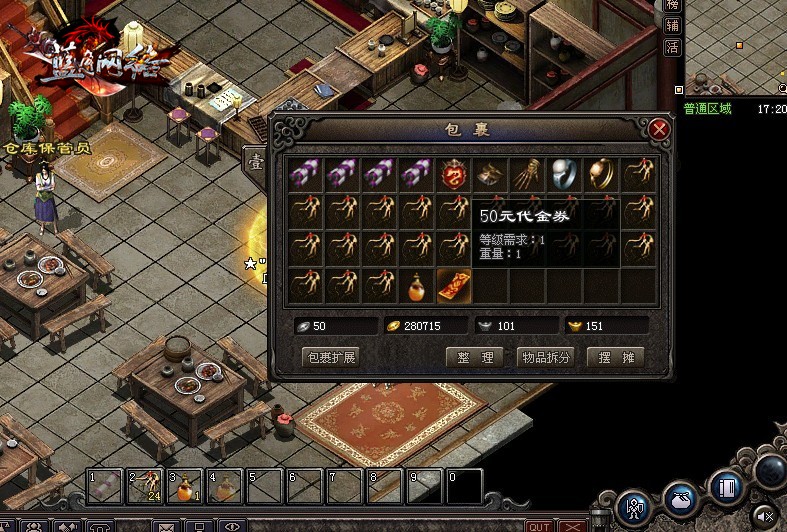Screen dimensions: 787x532
Task: Open 物品拆分 item split
Action: [x=545, y=357]
